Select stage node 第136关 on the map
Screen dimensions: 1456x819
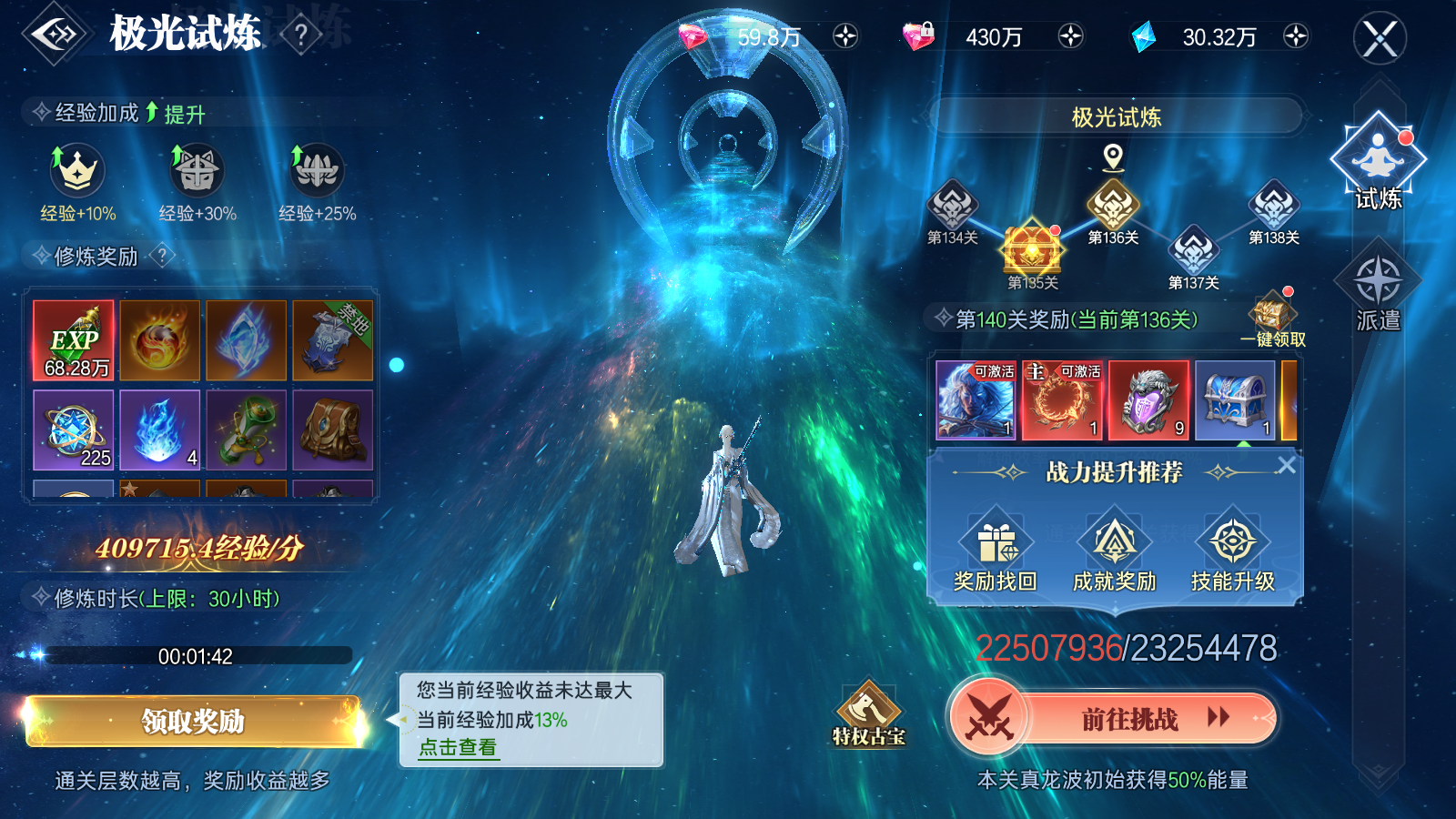coord(1112,205)
